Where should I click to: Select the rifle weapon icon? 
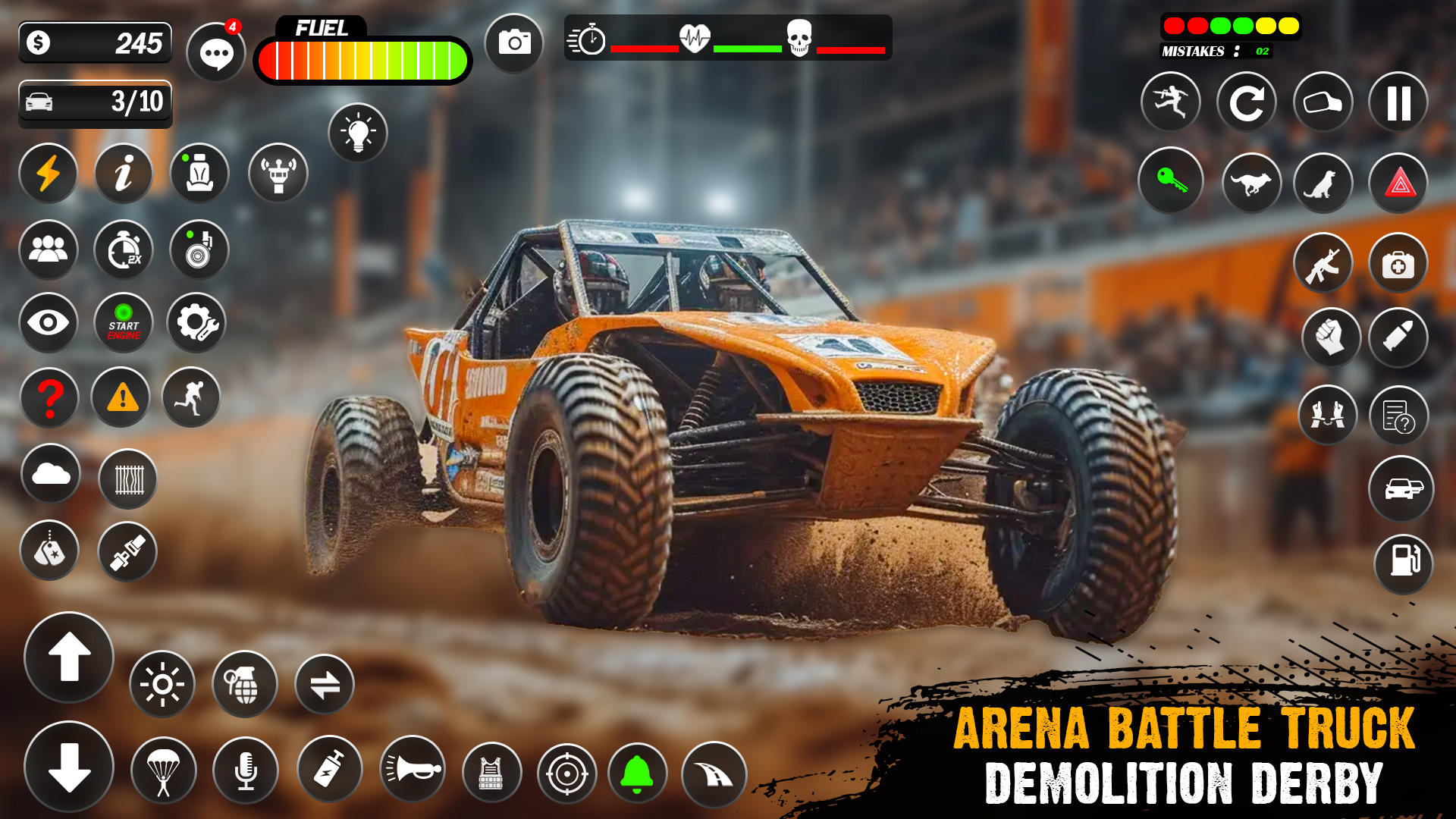(x=1324, y=262)
